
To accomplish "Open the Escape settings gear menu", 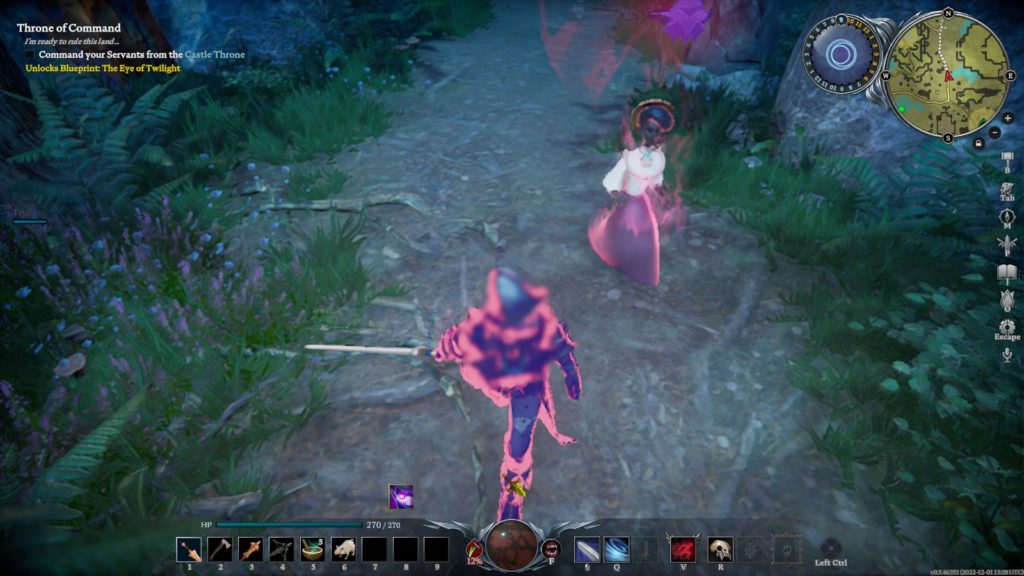I will (x=1007, y=326).
